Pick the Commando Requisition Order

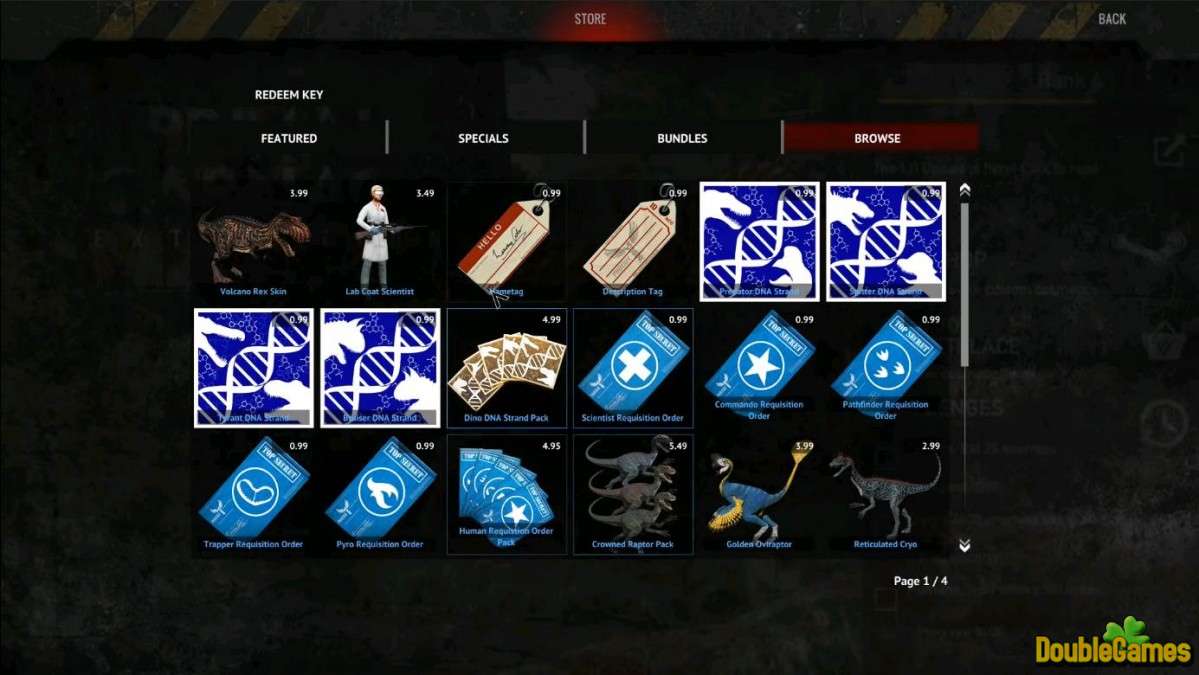click(759, 368)
